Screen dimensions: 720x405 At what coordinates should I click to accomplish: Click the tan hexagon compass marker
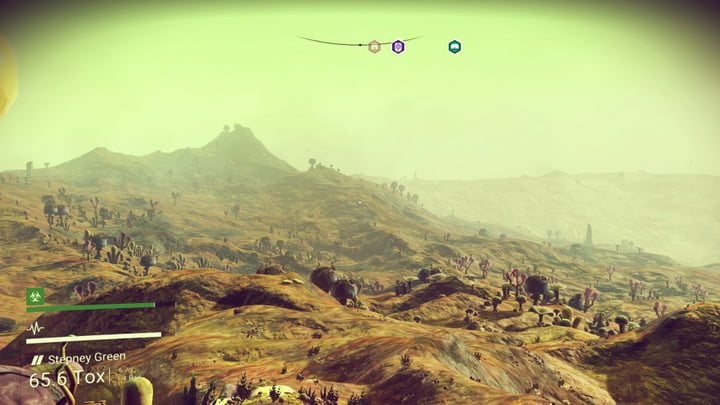point(374,46)
